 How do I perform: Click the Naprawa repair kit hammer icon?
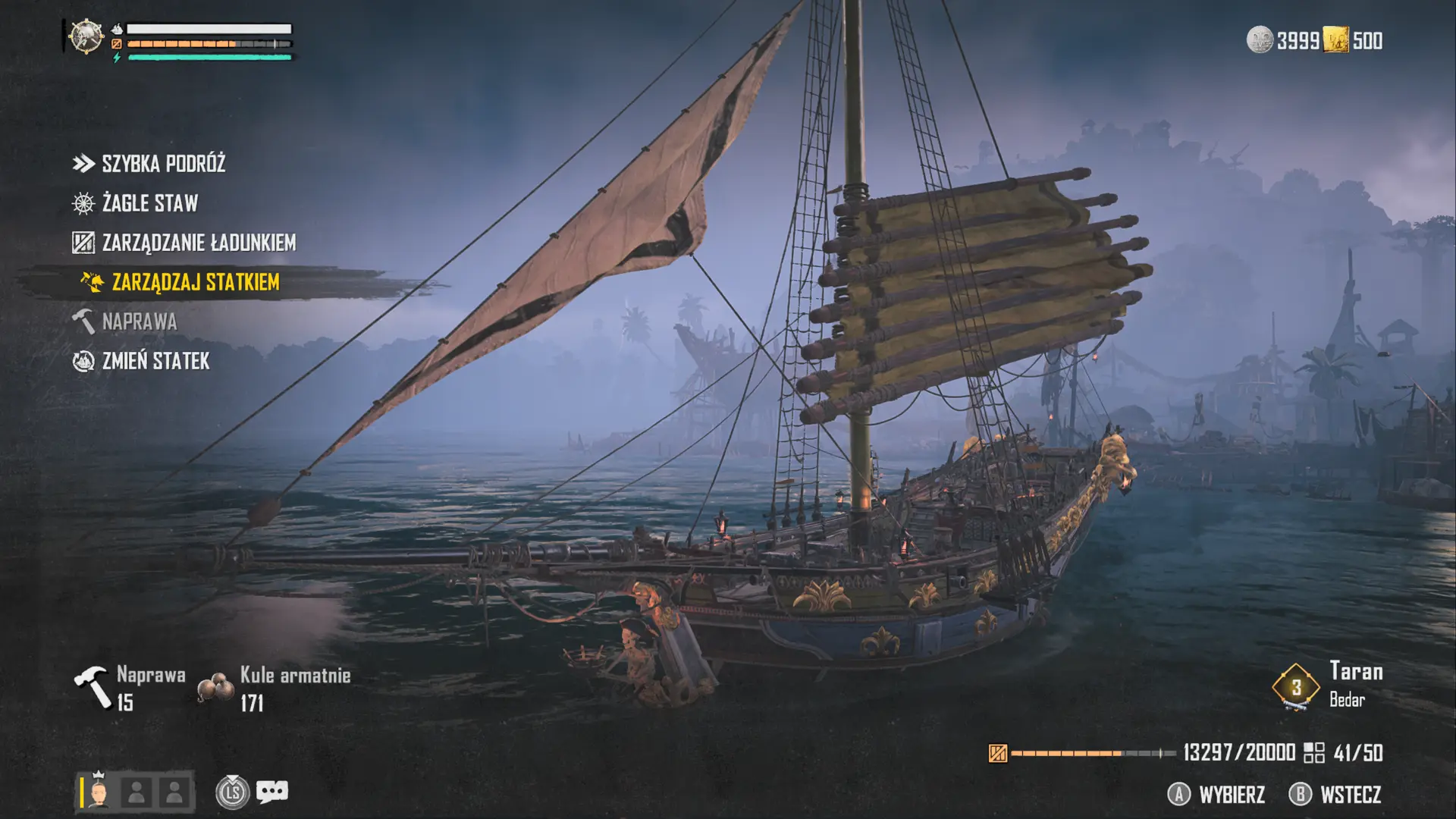pos(93,686)
